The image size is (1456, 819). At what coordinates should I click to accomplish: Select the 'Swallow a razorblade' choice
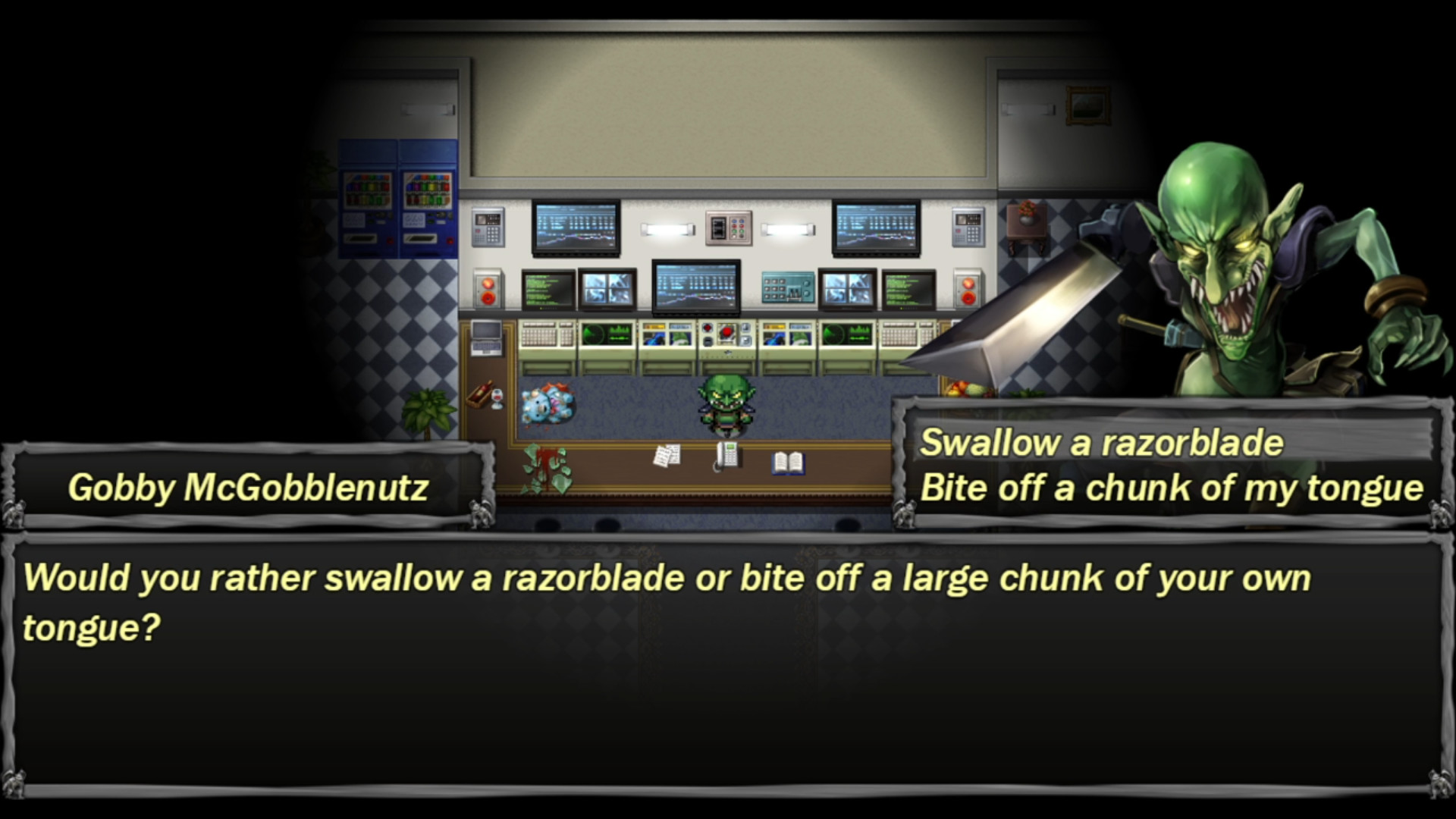click(x=1100, y=443)
